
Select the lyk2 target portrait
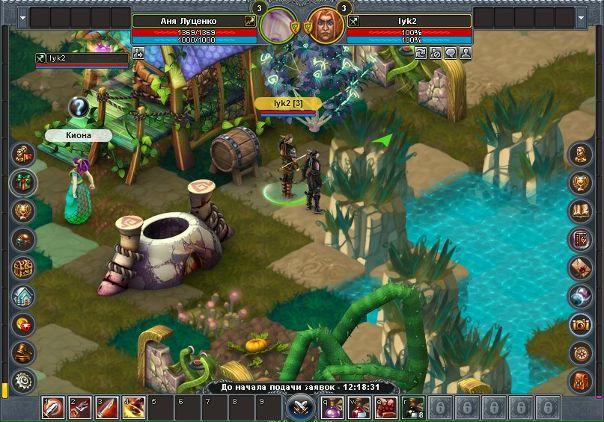(320, 25)
